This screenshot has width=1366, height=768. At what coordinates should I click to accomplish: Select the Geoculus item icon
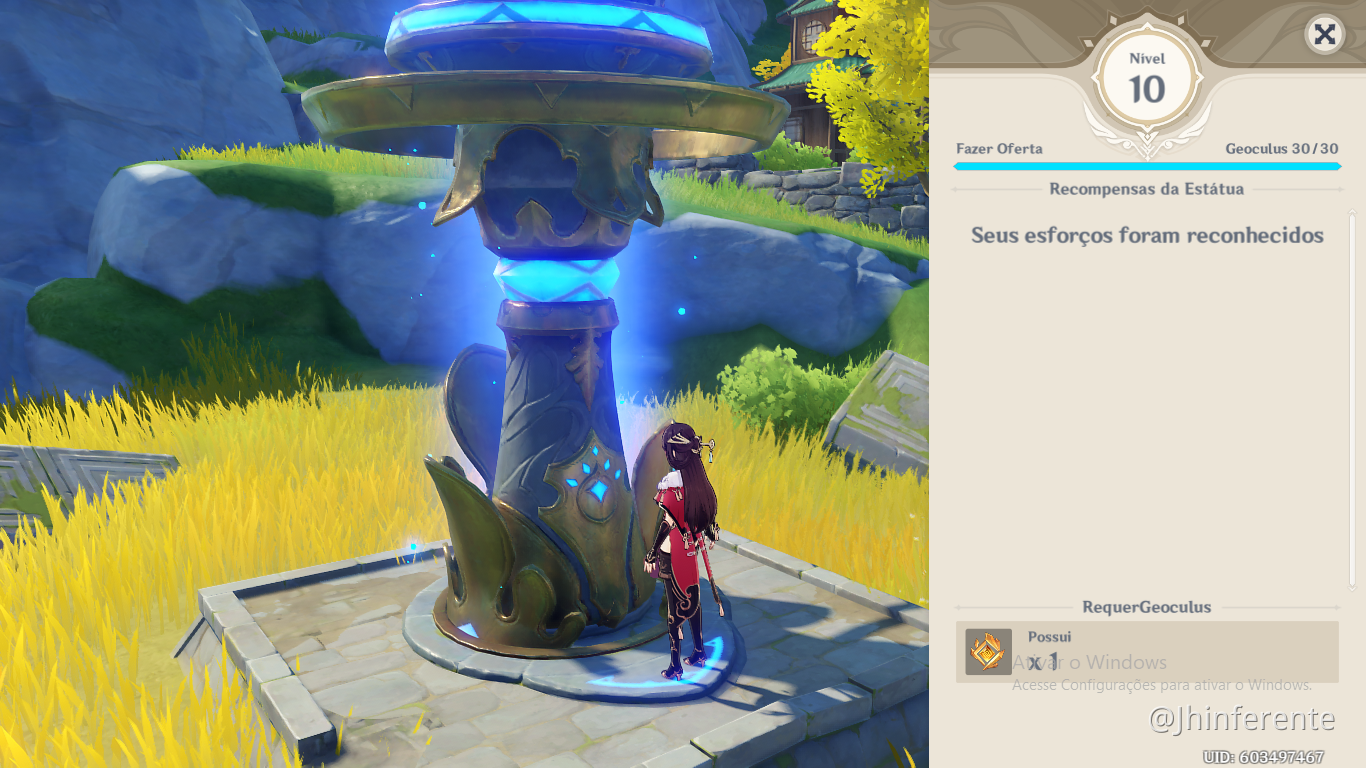tap(988, 652)
